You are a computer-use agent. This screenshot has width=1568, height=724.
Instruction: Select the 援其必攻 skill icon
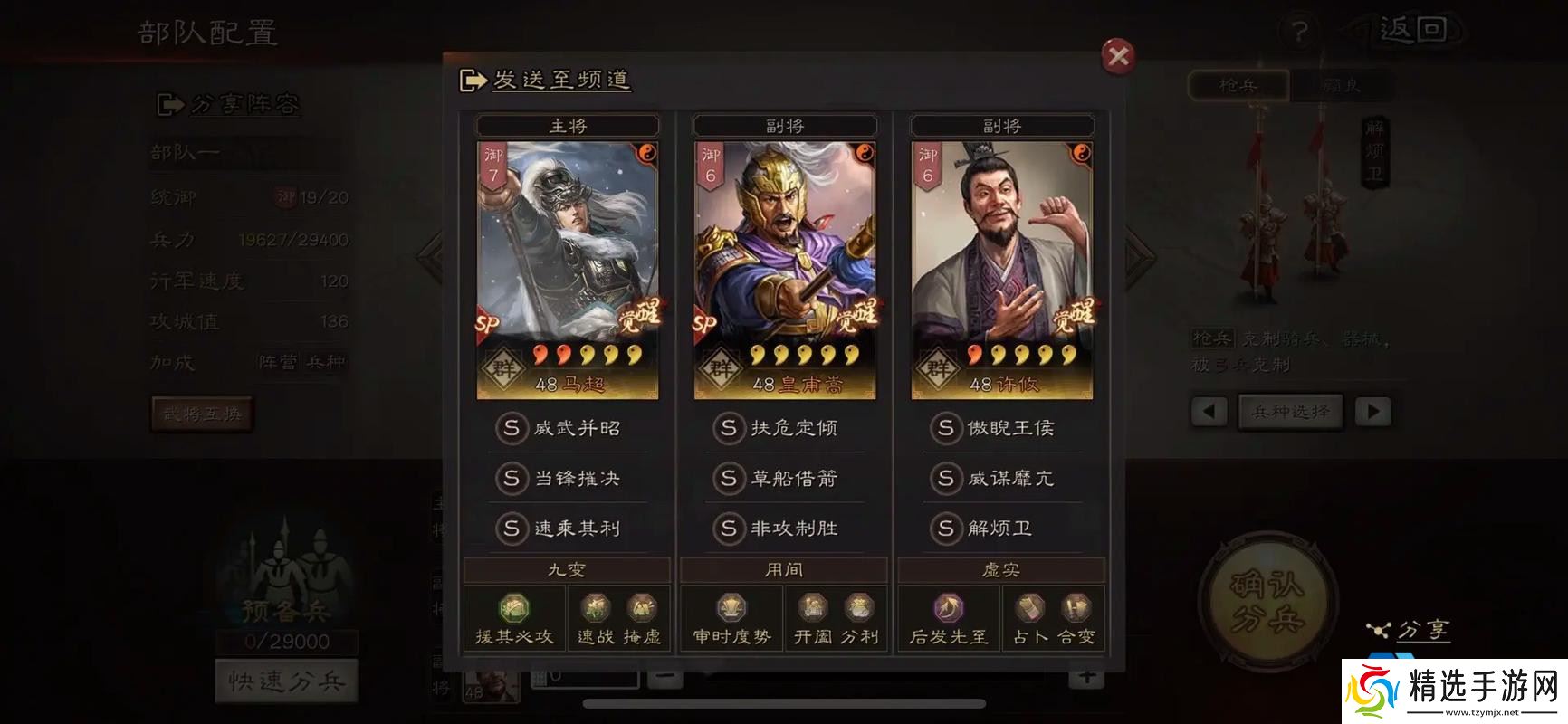coord(512,606)
